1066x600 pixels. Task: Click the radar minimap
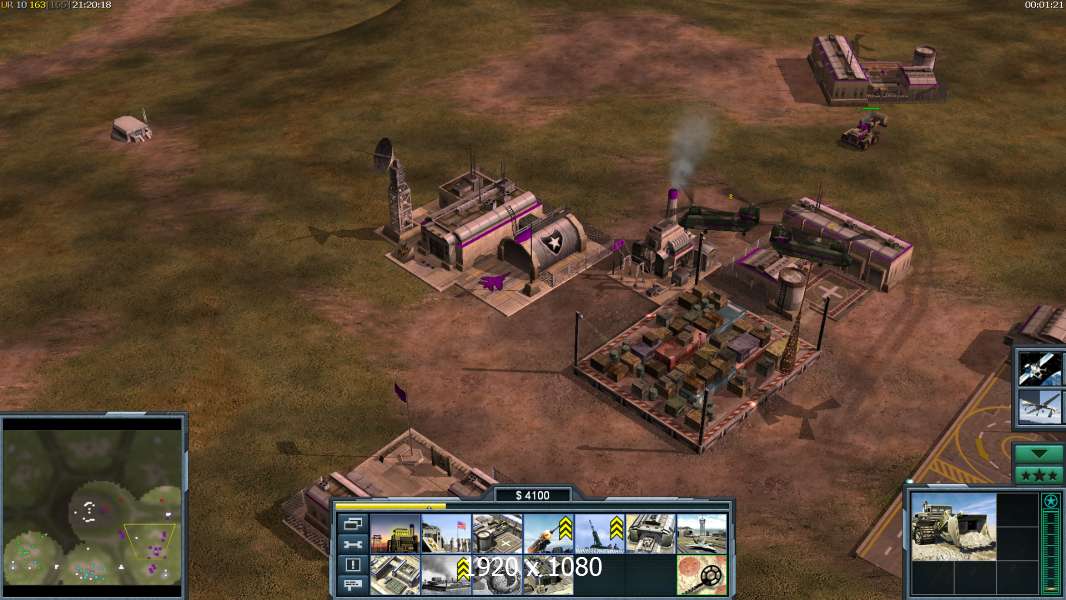pos(93,505)
